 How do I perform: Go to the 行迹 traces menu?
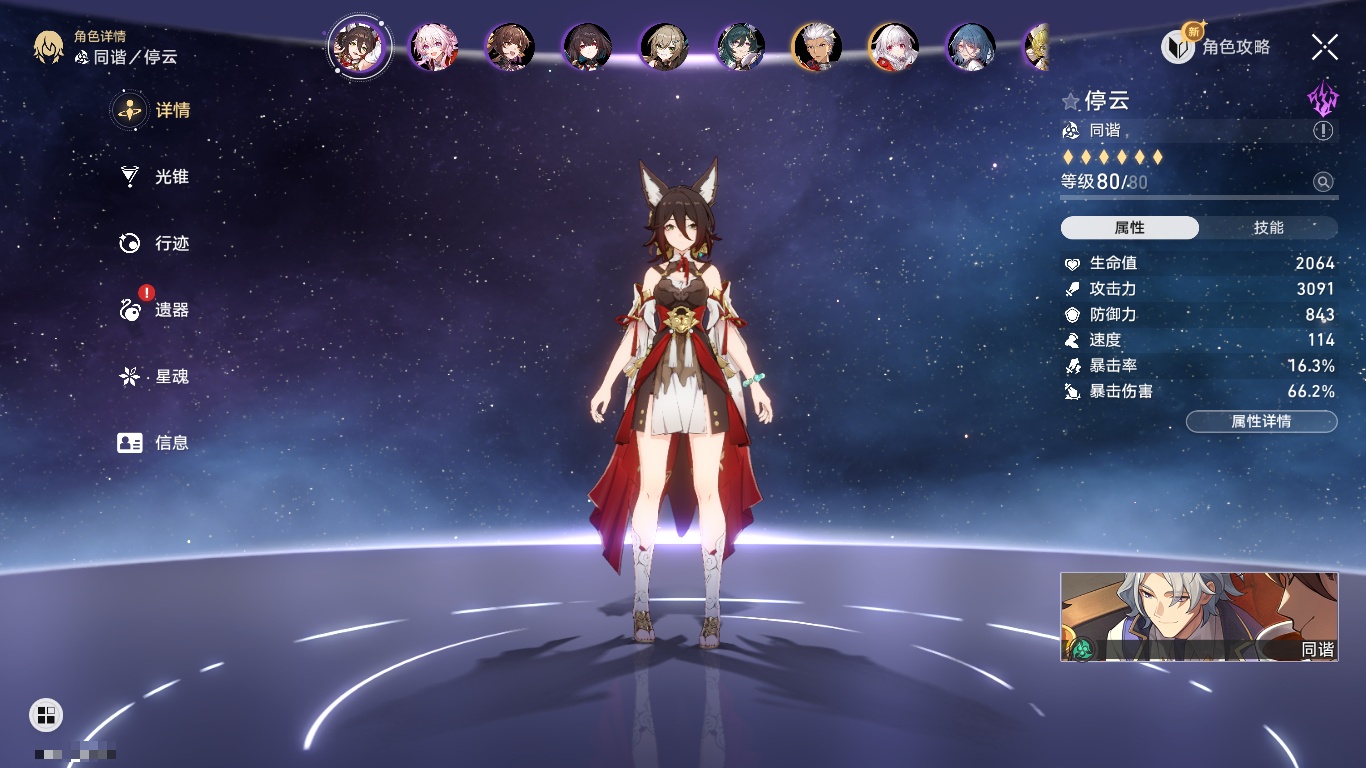153,243
